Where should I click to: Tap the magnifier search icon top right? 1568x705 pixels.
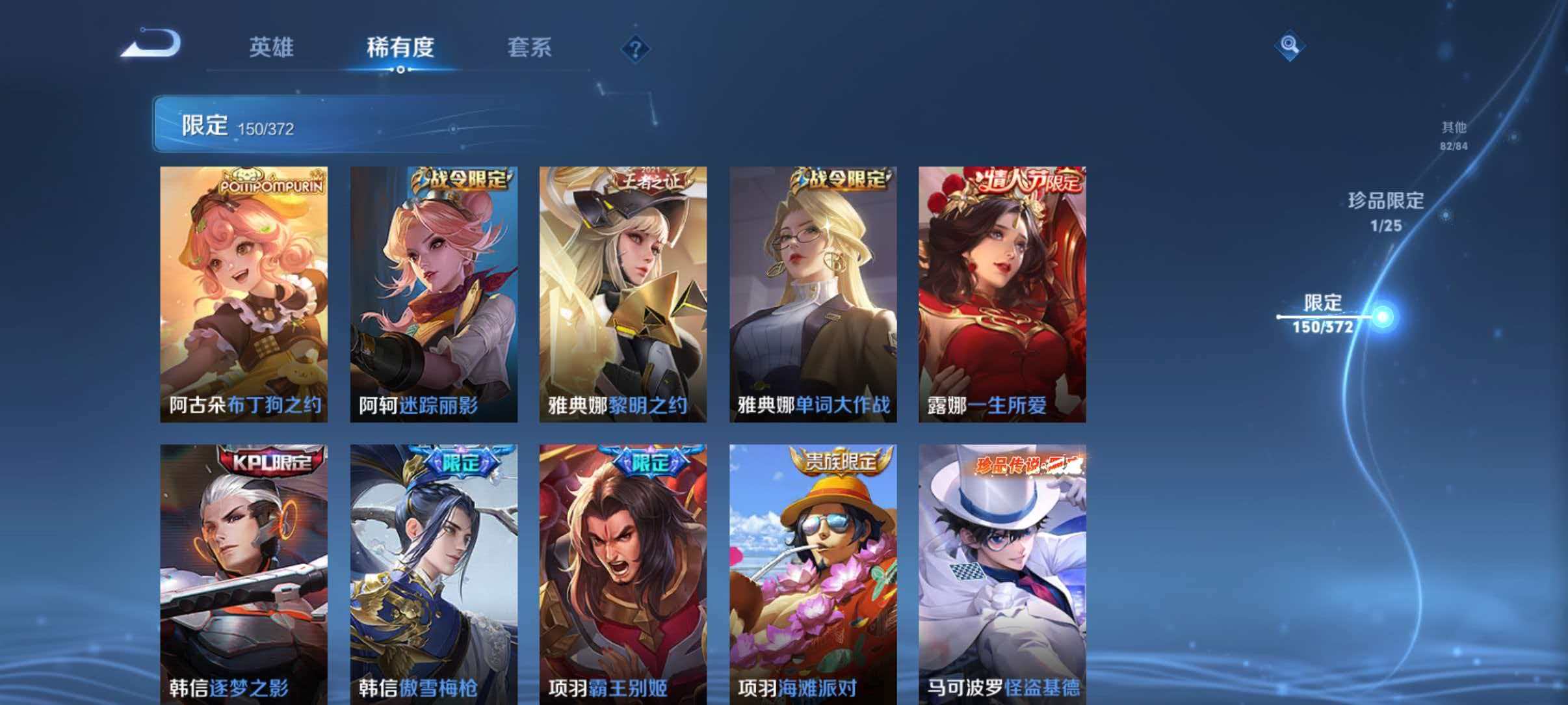1290,46
